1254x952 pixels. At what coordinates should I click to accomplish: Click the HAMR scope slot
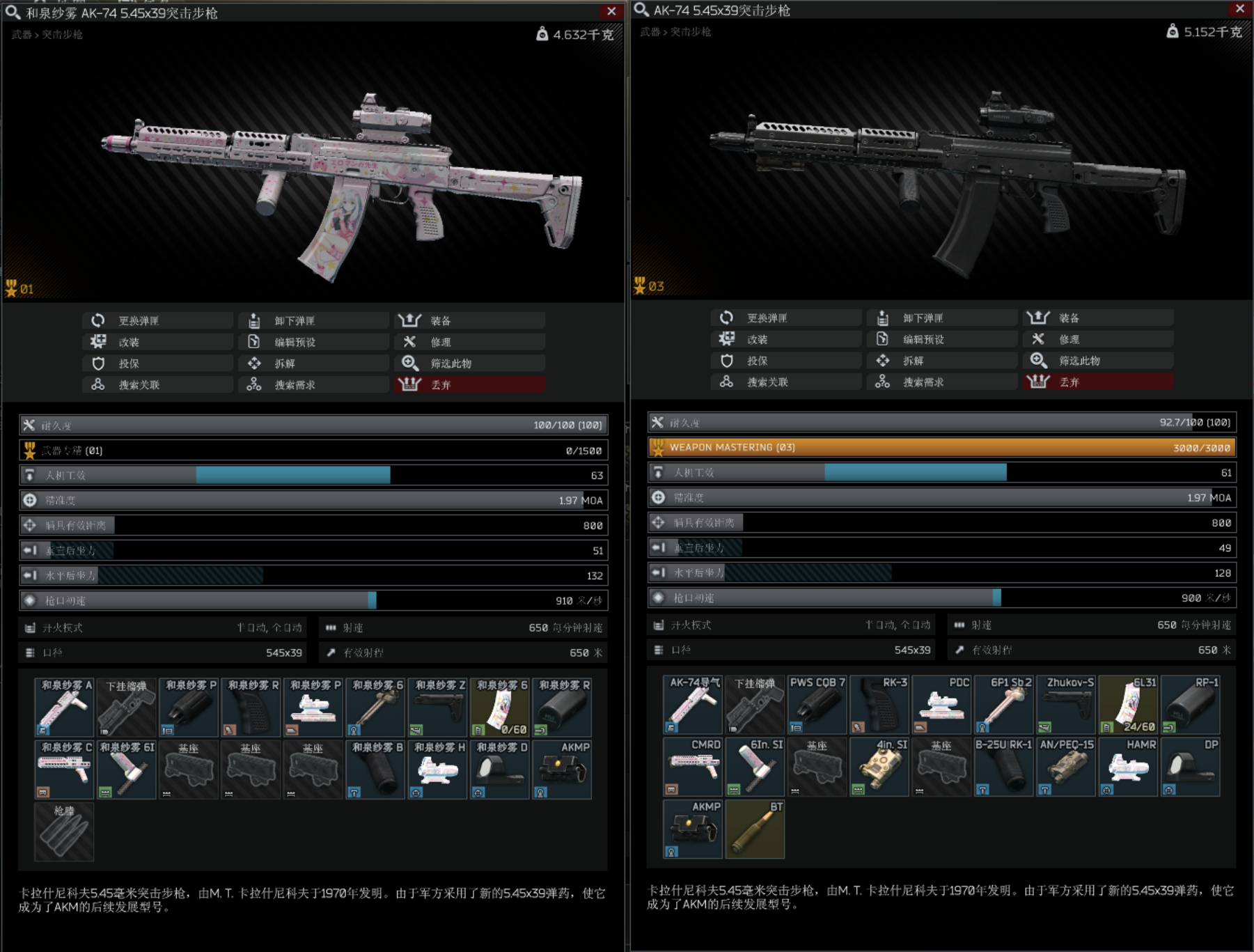[x=1128, y=767]
